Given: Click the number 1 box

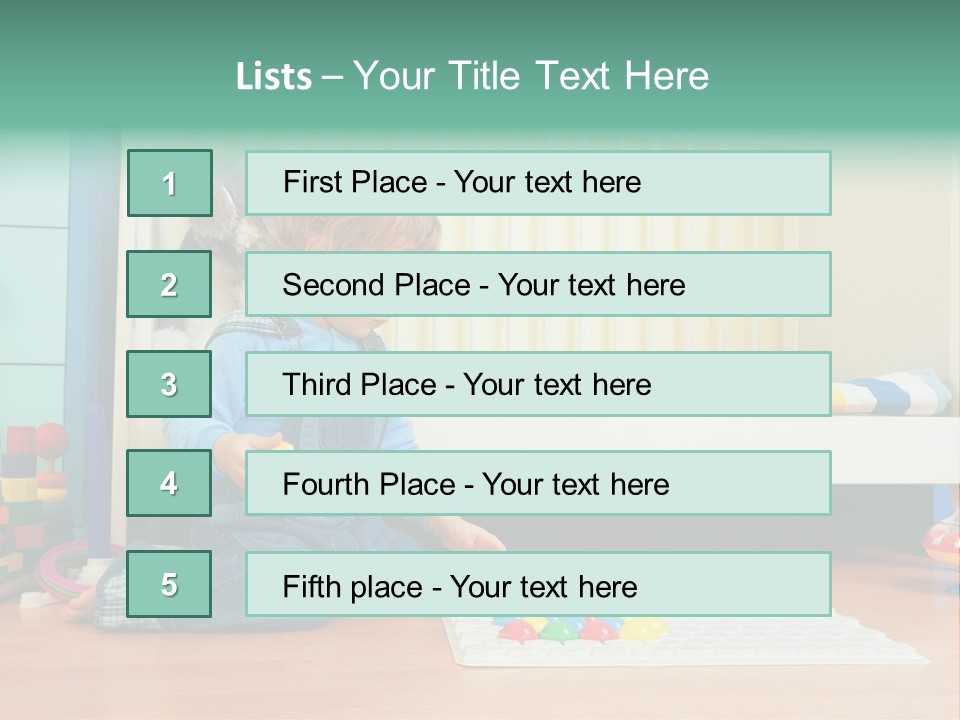Looking at the screenshot, I should (x=170, y=183).
